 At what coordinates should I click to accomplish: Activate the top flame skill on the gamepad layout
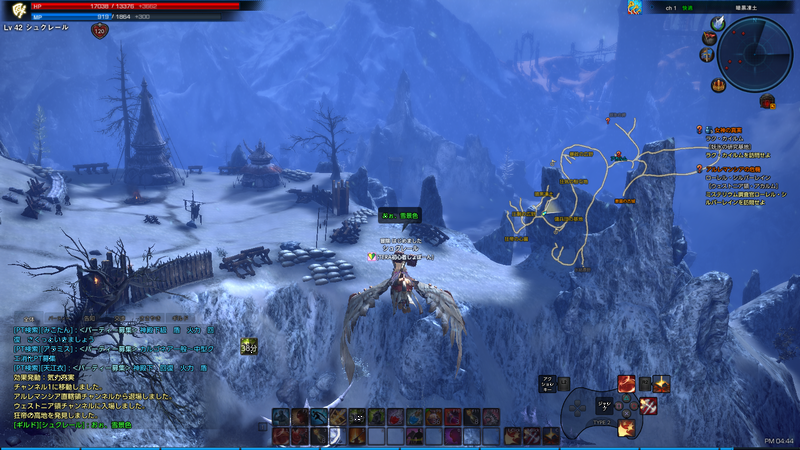click(625, 383)
